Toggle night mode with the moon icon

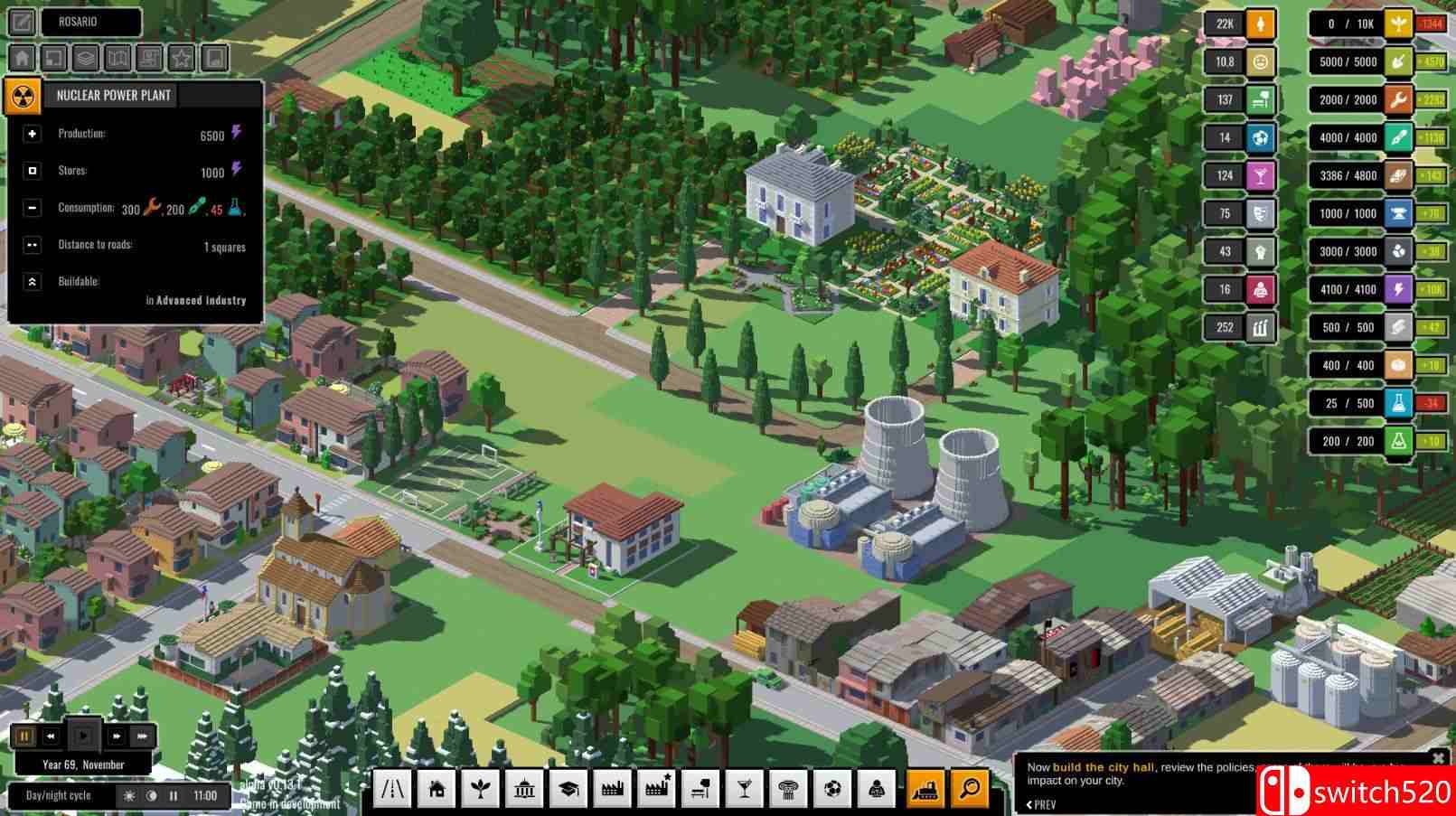pos(152,796)
